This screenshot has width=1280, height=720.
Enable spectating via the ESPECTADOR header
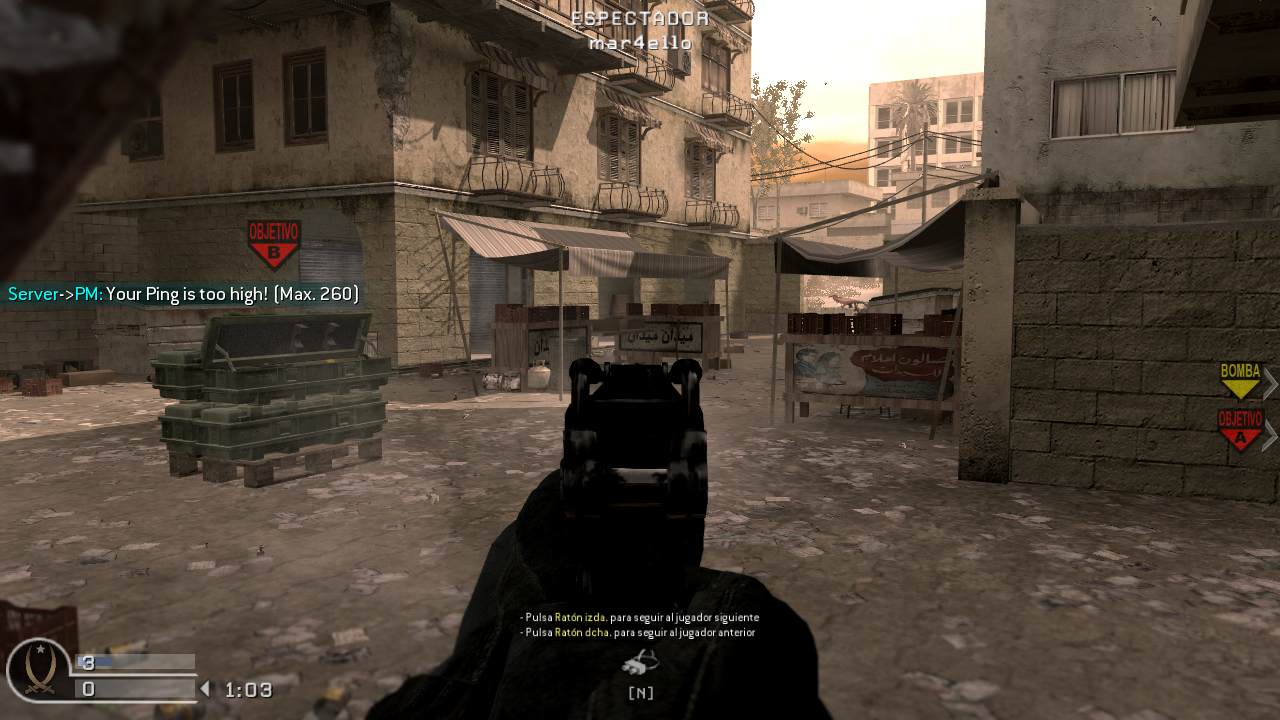[x=640, y=16]
